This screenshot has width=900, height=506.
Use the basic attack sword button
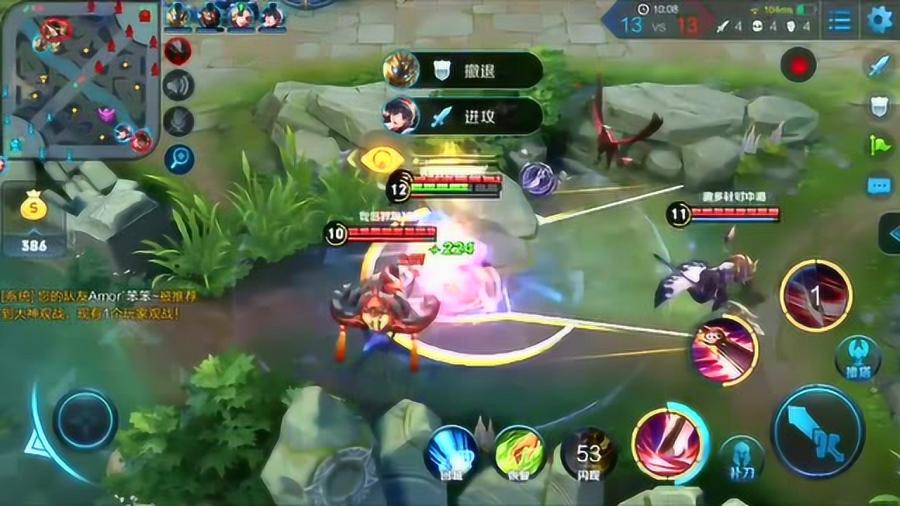tap(817, 432)
